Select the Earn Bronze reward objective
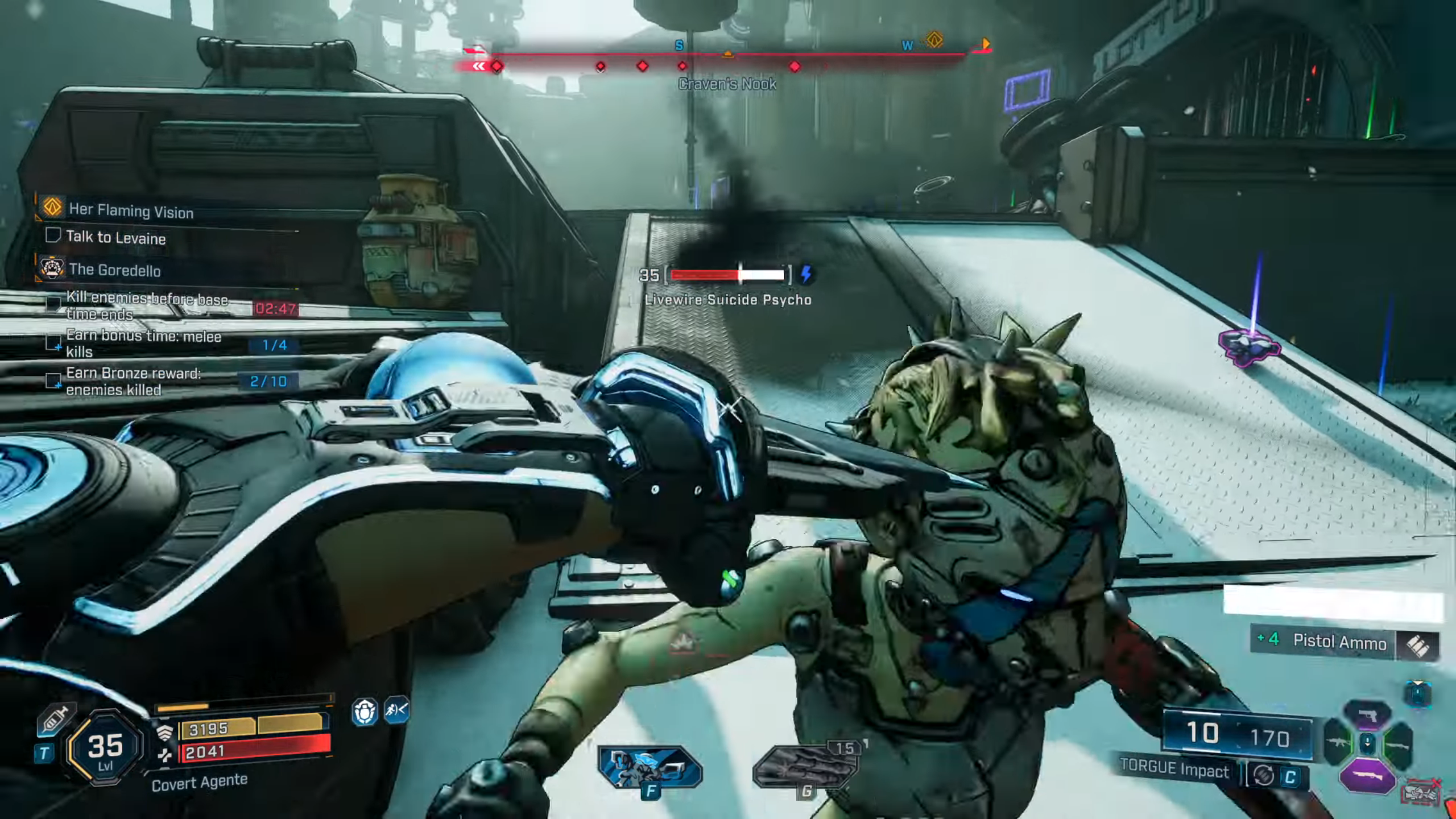This screenshot has height=819, width=1456. [133, 381]
